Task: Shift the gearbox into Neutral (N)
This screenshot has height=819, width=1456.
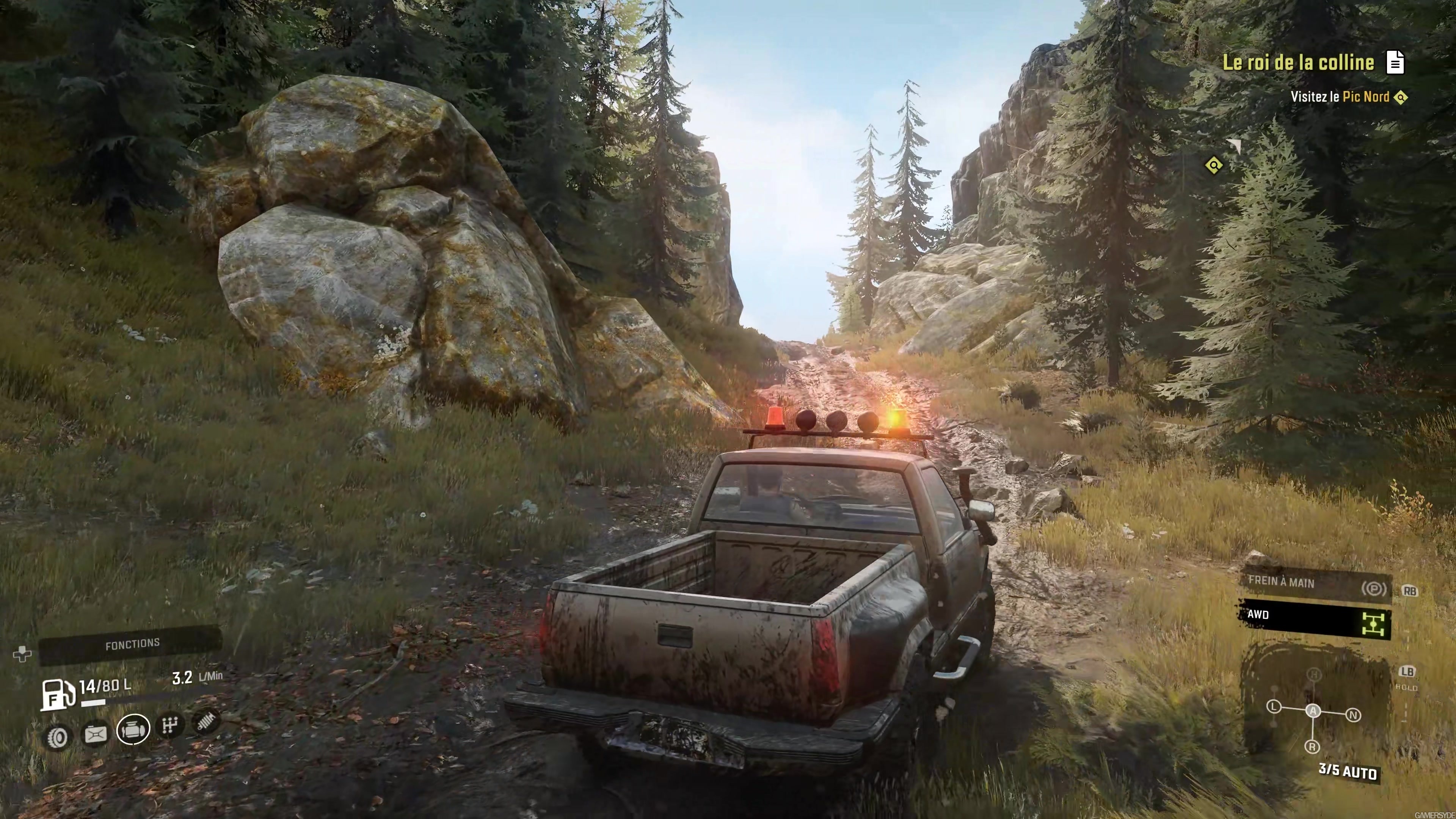Action: 1353,715
